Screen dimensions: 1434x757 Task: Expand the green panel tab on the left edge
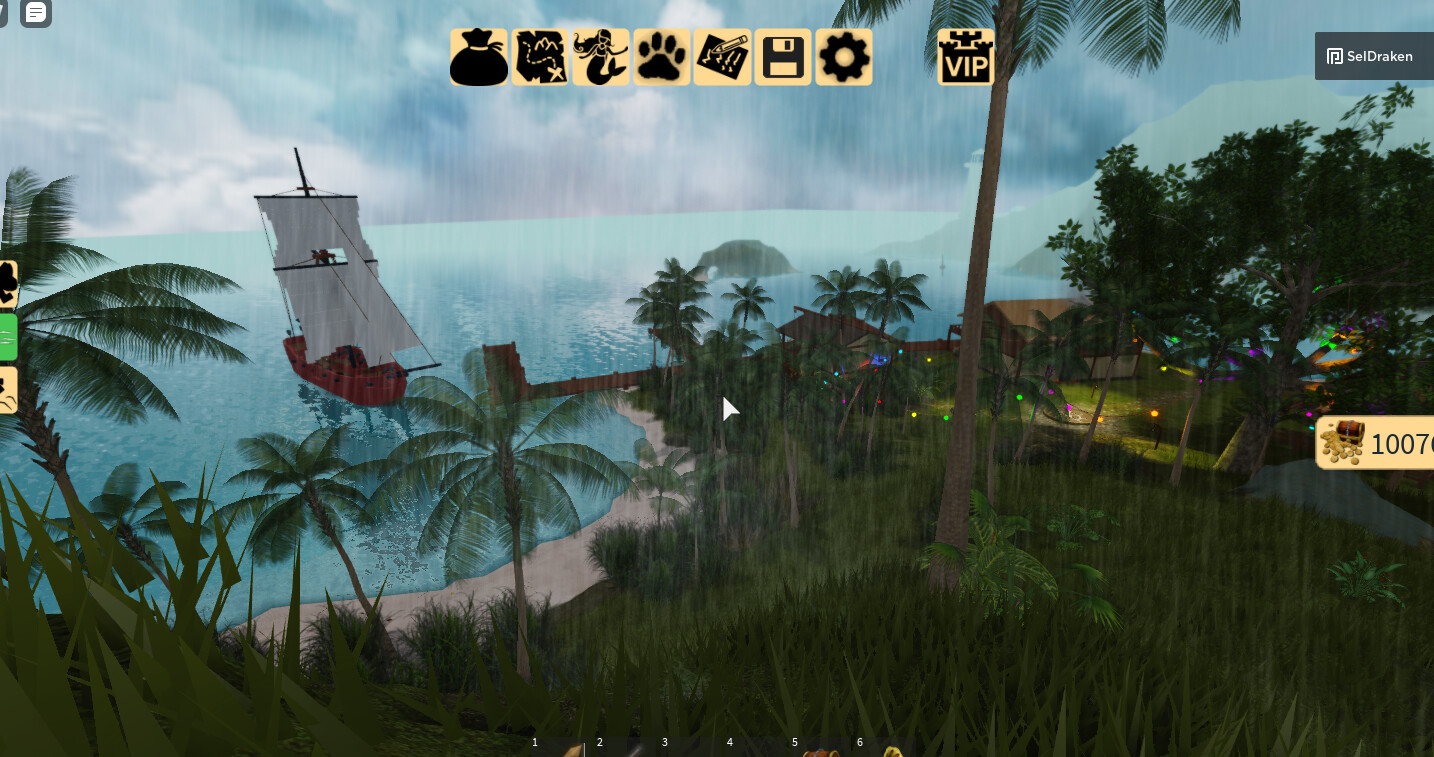pos(8,336)
